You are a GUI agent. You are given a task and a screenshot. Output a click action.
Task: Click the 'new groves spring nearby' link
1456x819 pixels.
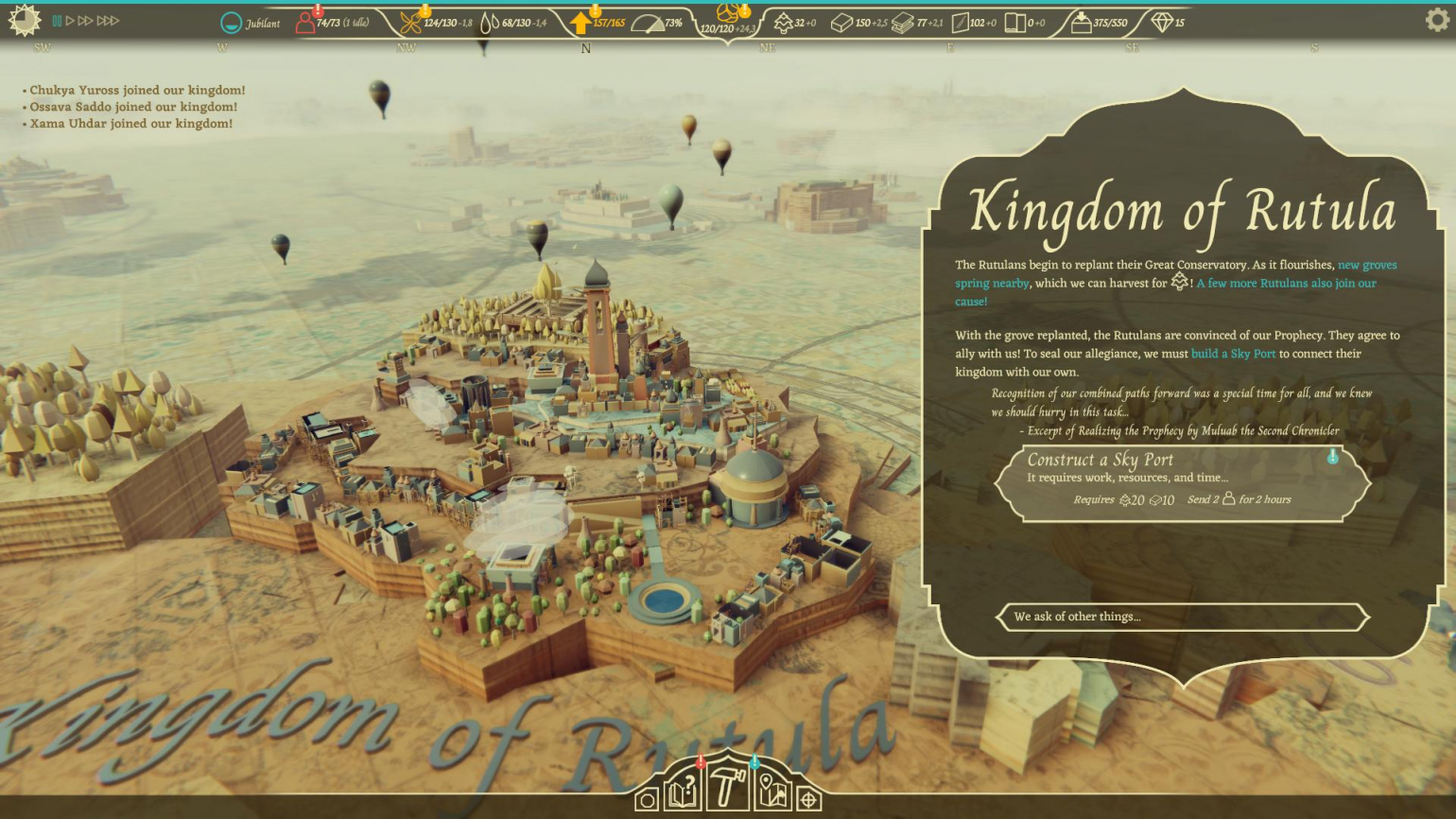(1367, 266)
